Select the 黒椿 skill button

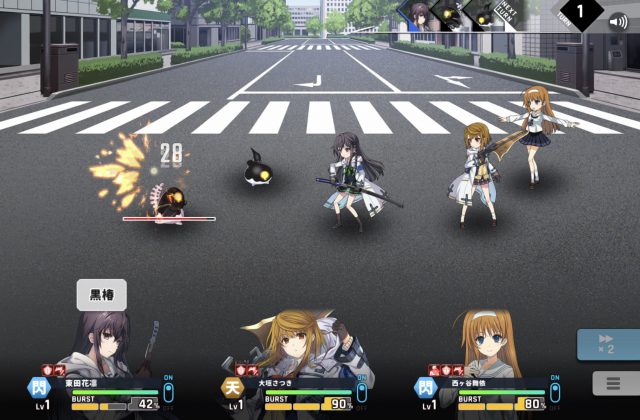coord(102,295)
